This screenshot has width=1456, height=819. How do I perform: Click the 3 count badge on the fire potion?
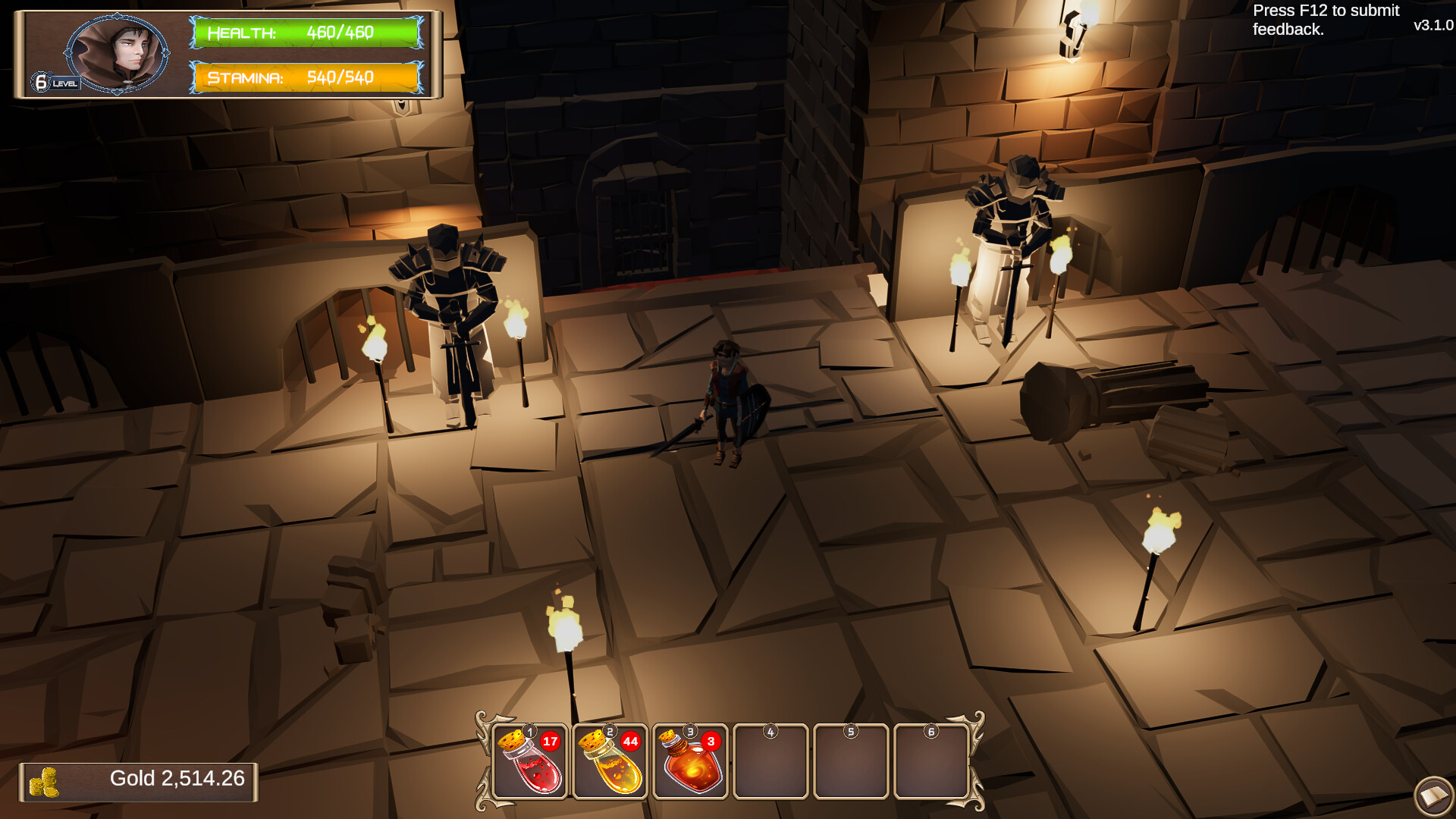711,743
